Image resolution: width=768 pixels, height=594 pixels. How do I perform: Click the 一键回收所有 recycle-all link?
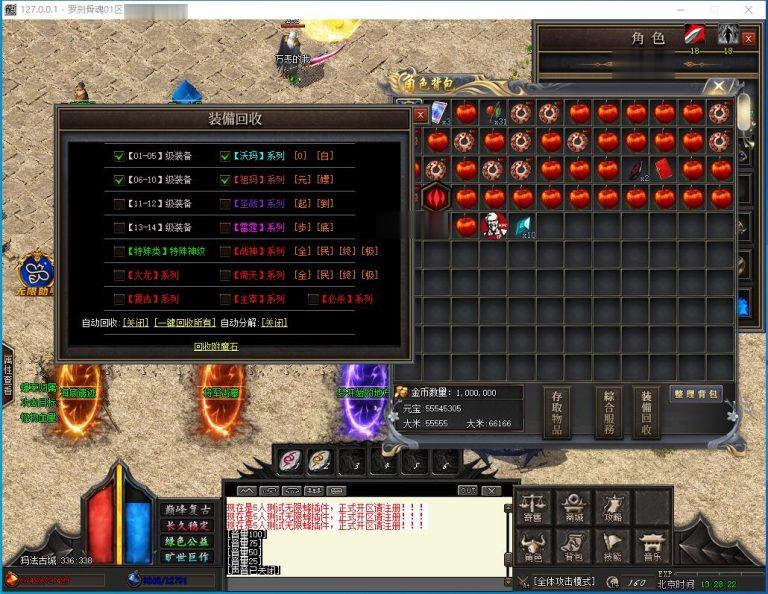tap(184, 323)
